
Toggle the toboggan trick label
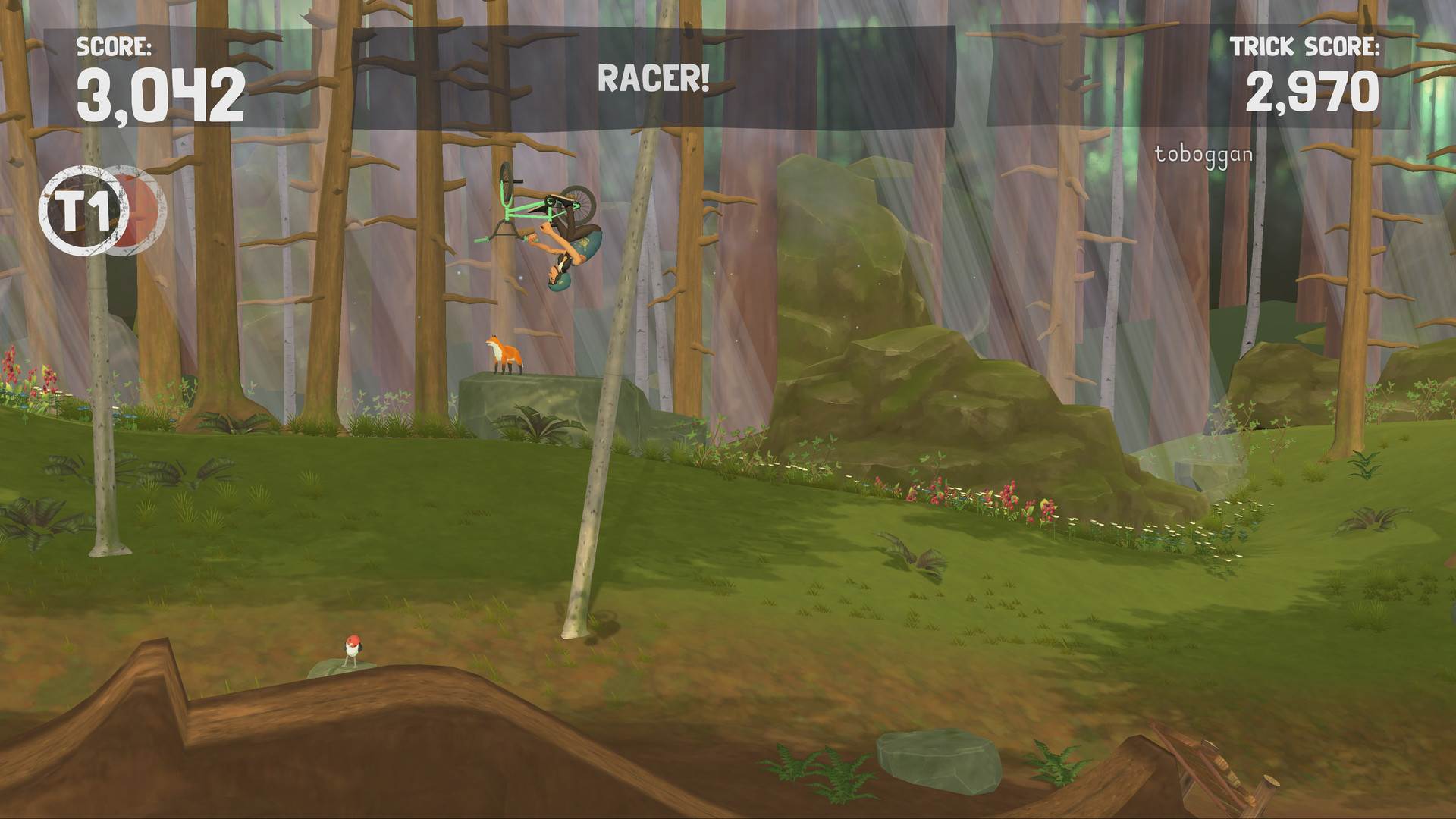(x=1203, y=154)
